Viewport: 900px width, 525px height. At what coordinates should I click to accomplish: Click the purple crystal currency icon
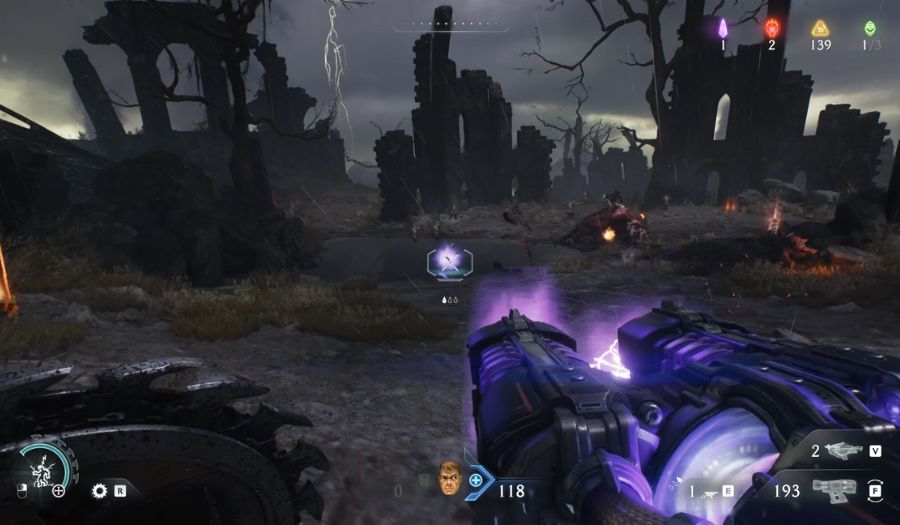tap(723, 28)
